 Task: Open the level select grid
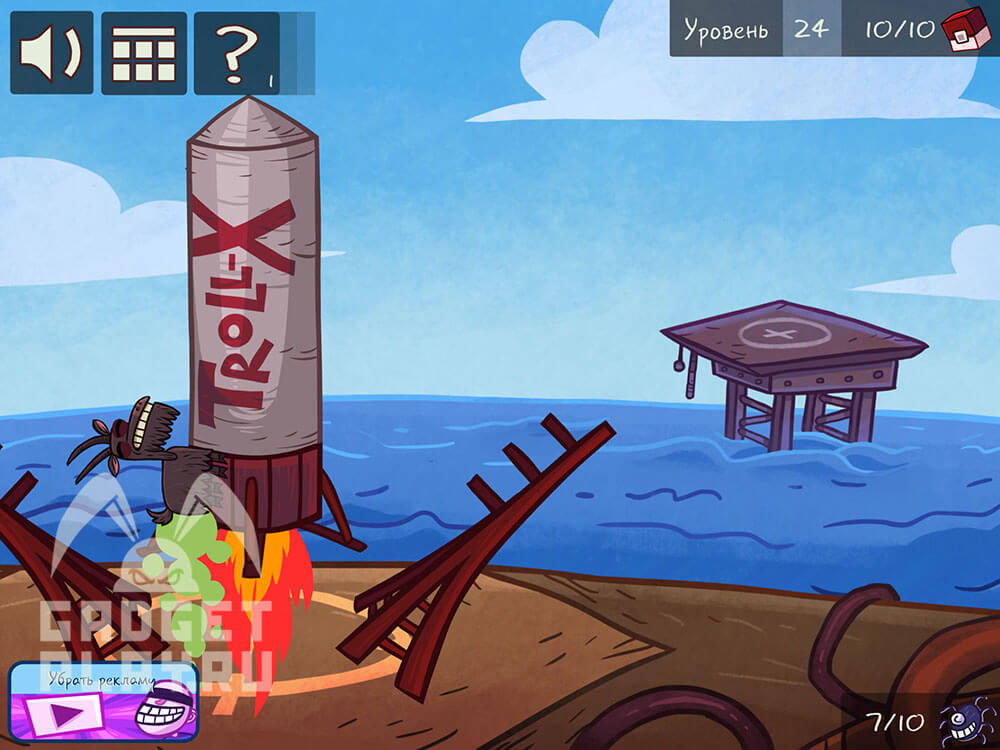tap(143, 53)
